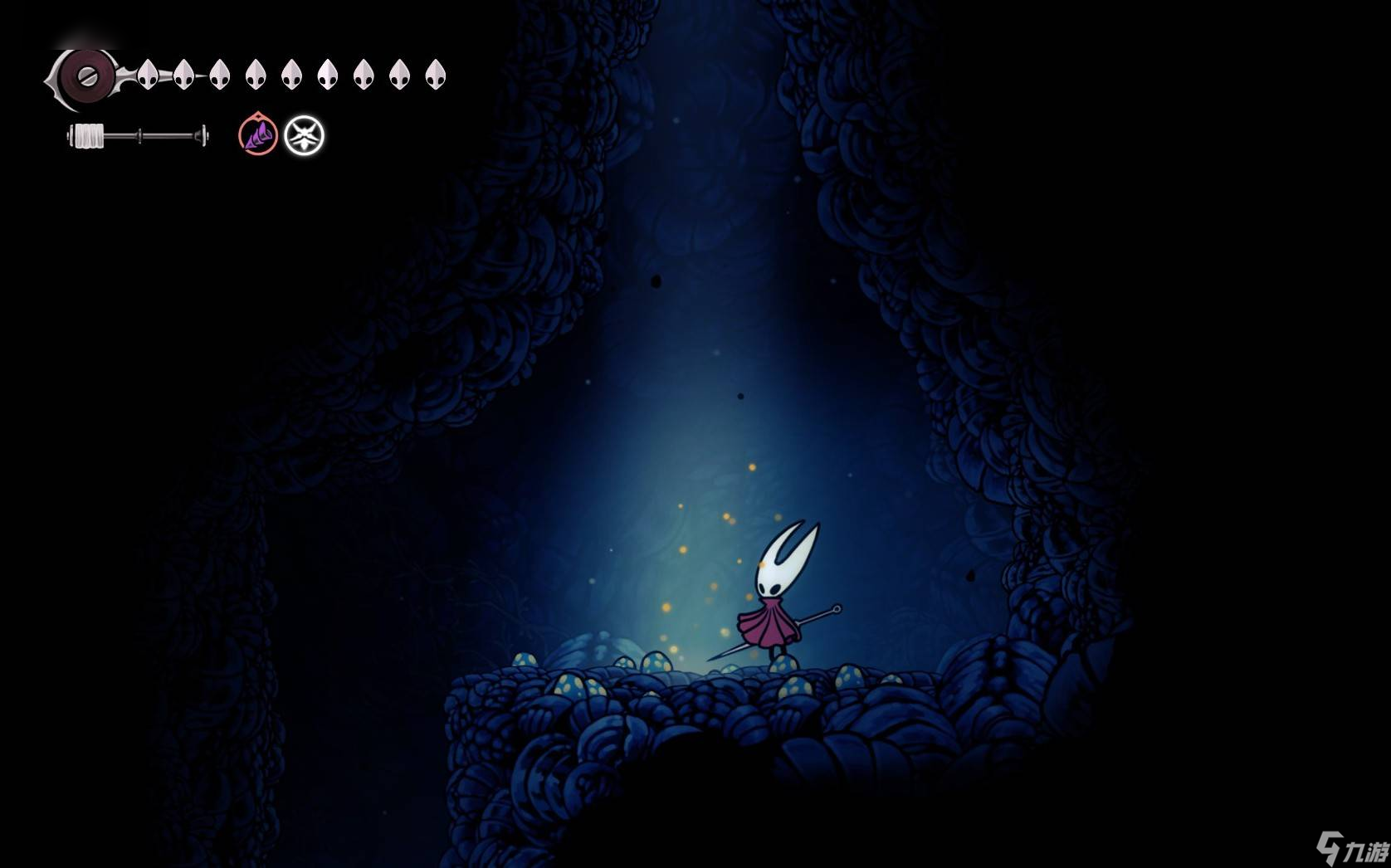The height and width of the screenshot is (868, 1391).
Task: Click the dark red crest spool emblem
Action: [85, 76]
